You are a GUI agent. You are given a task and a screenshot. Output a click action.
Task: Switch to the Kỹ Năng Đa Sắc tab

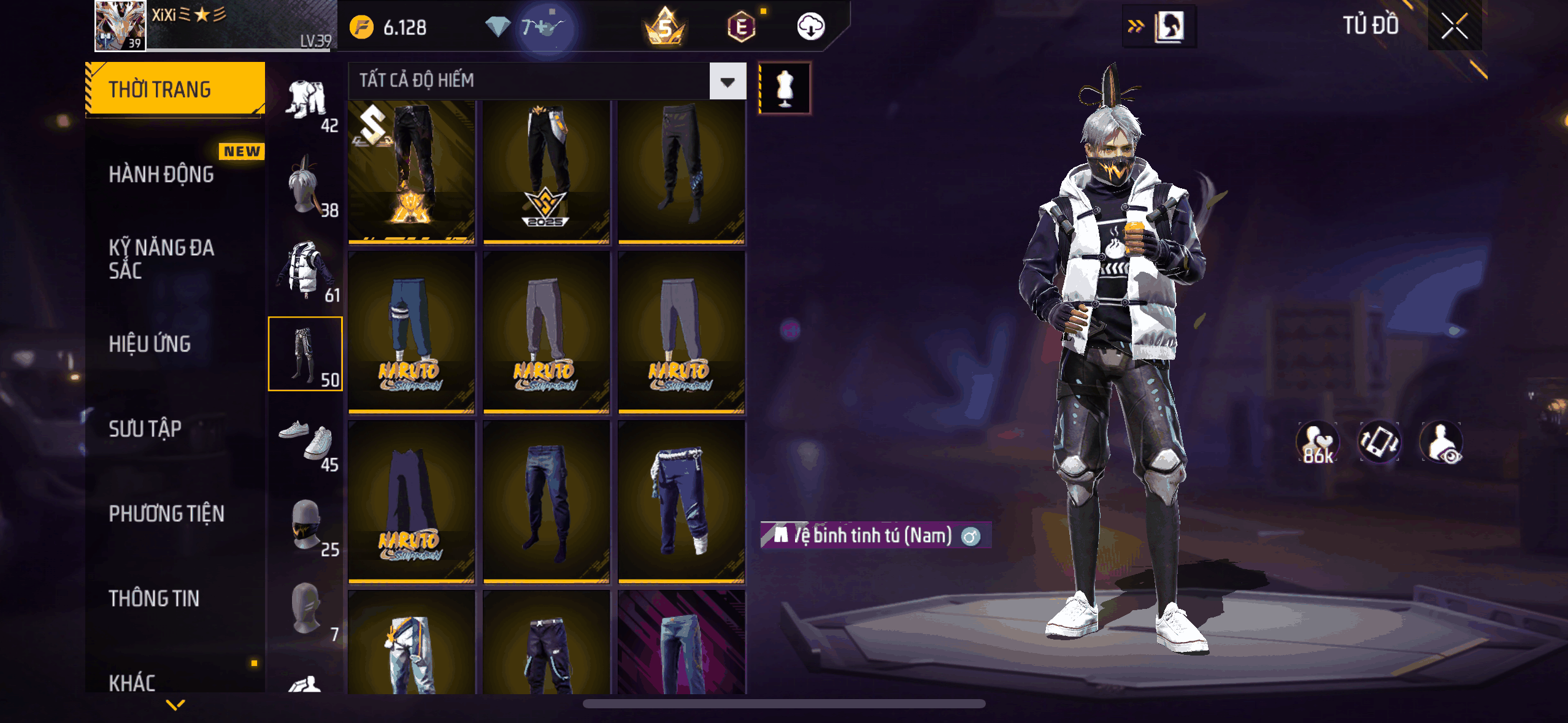tap(161, 259)
